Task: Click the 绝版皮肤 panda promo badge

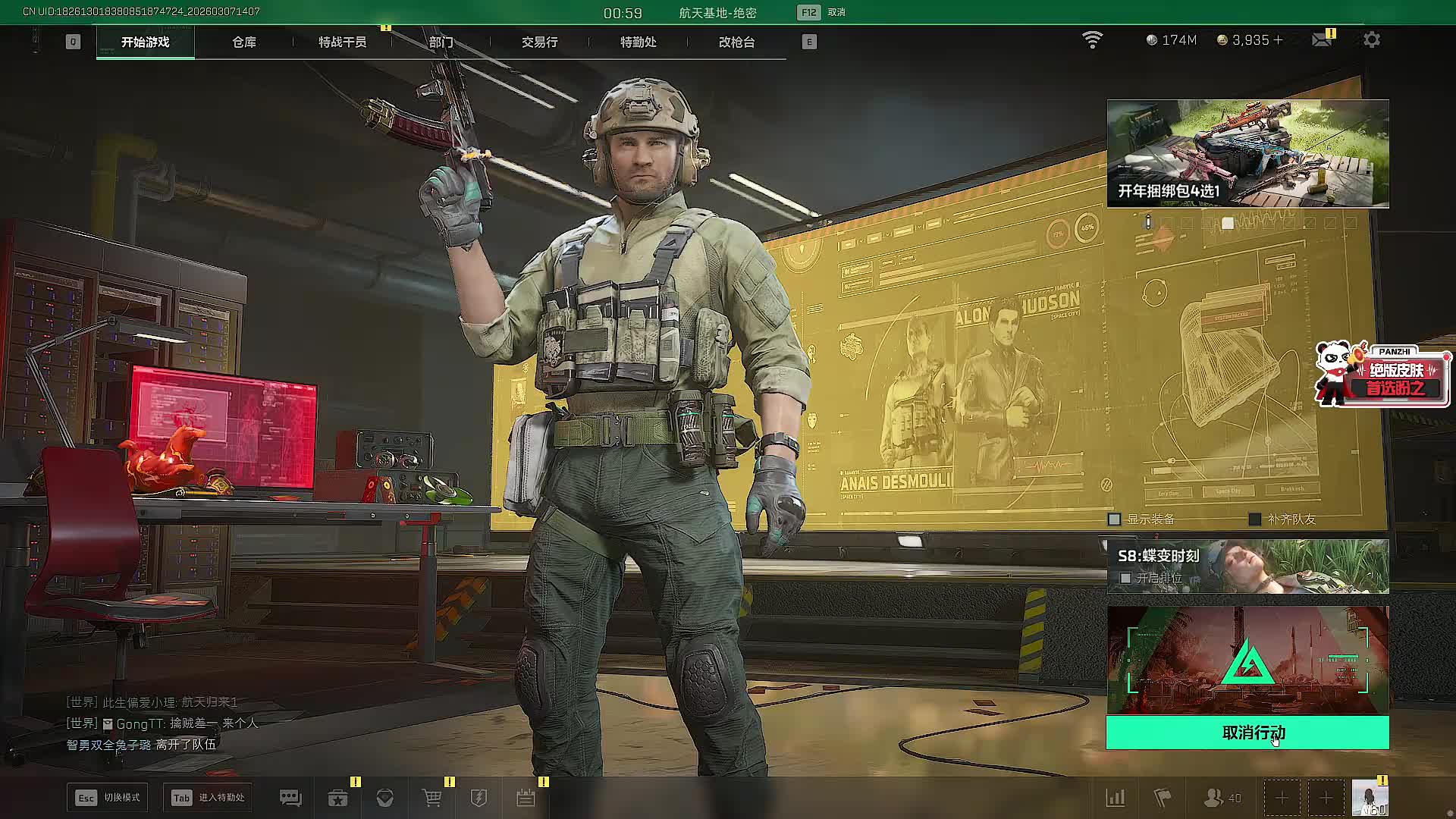Action: click(1382, 375)
